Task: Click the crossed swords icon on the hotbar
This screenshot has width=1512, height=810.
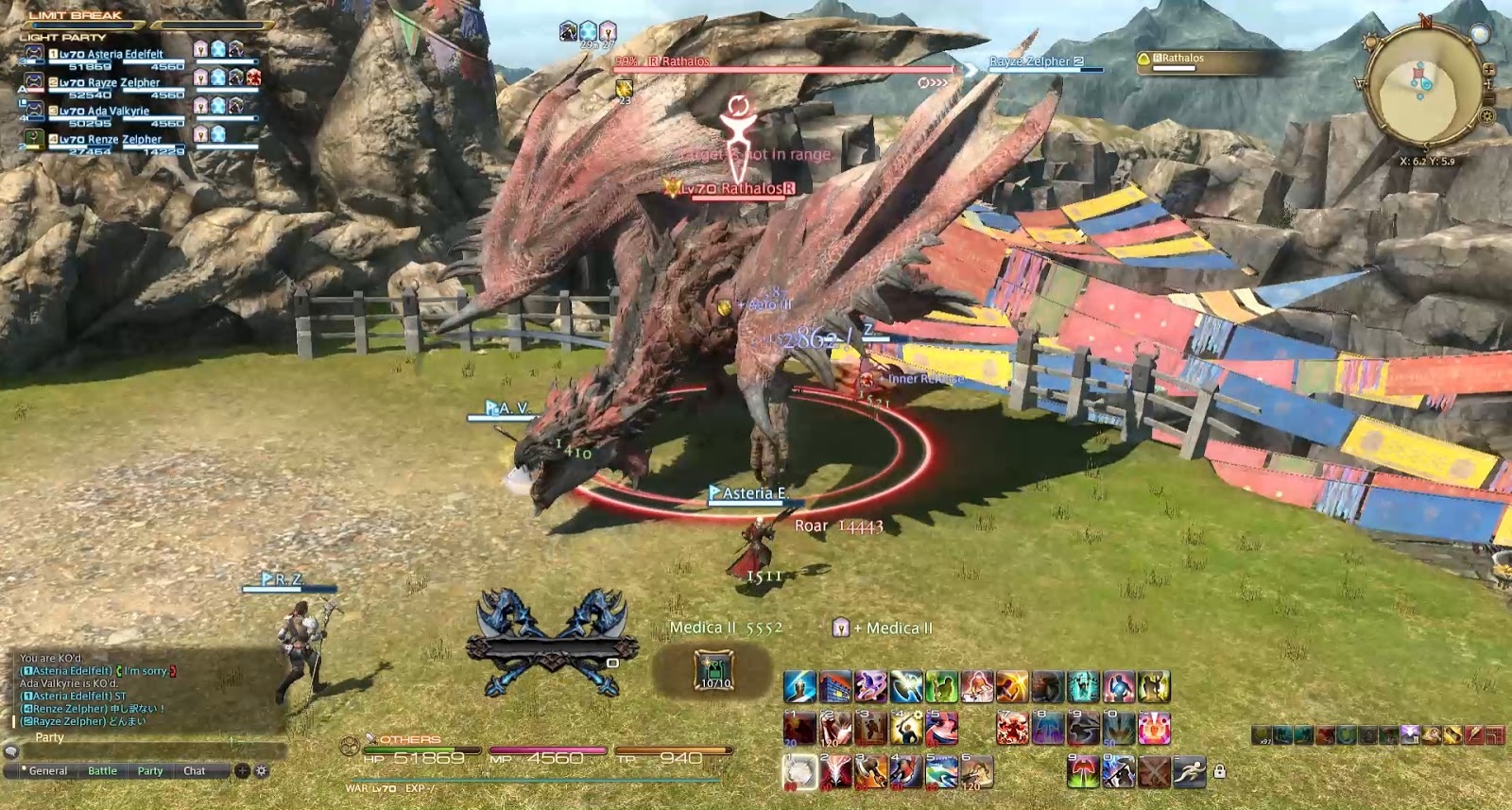Action: point(1155,771)
